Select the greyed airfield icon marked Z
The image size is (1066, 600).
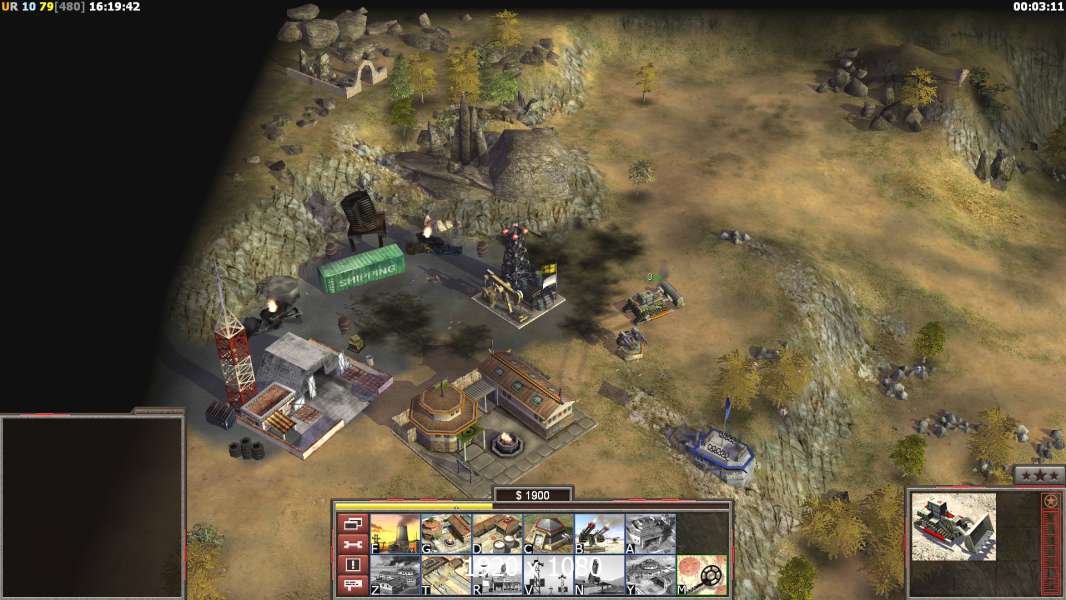[x=394, y=575]
